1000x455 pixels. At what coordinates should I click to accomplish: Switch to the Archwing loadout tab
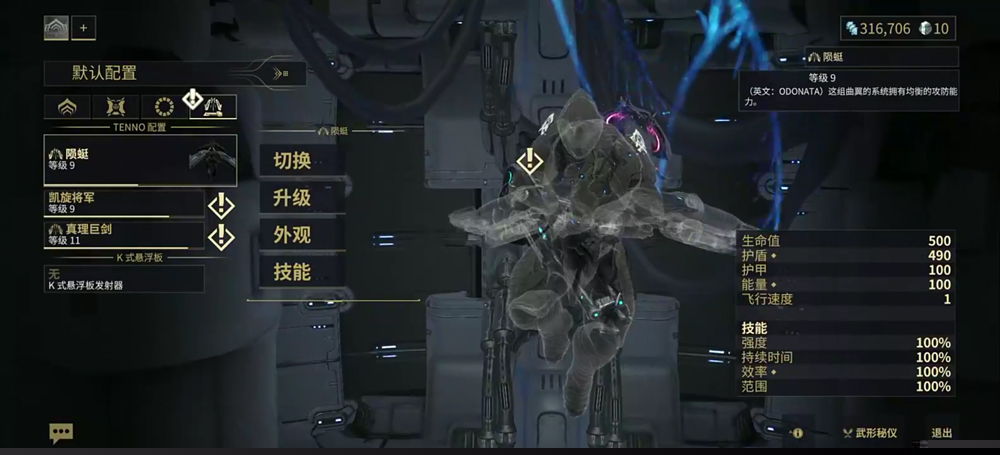212,106
